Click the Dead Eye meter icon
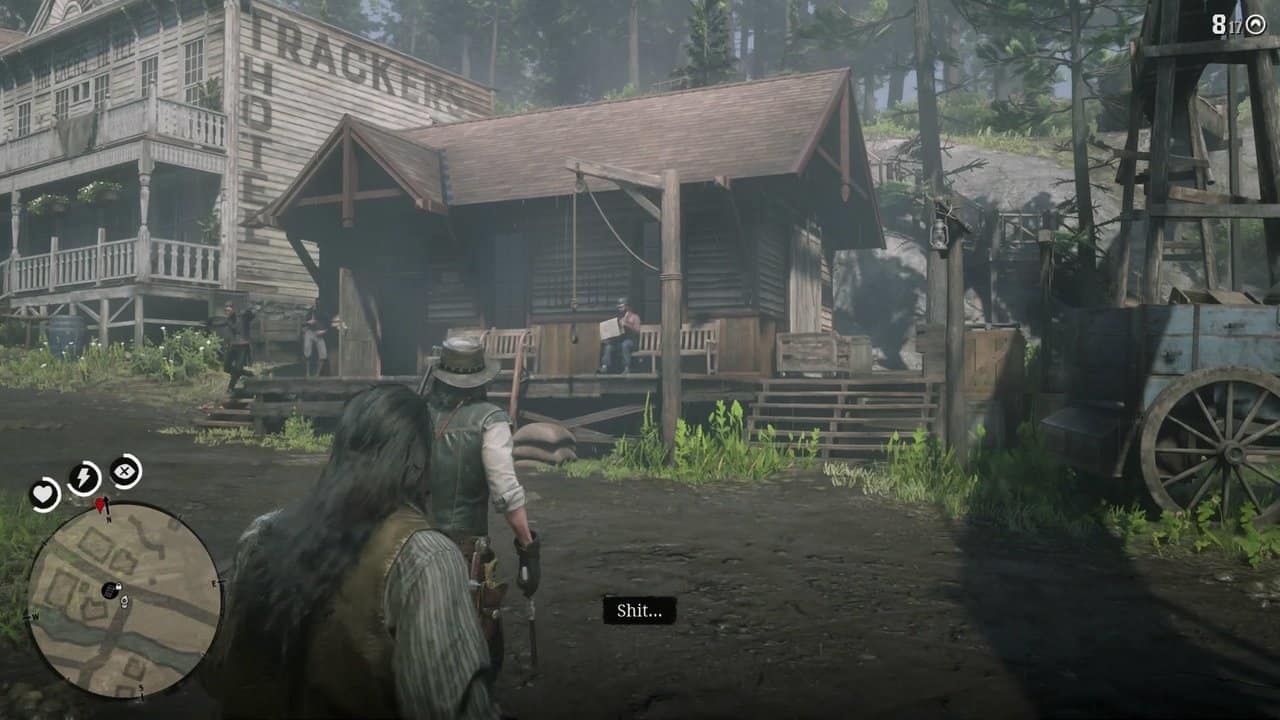 124,472
